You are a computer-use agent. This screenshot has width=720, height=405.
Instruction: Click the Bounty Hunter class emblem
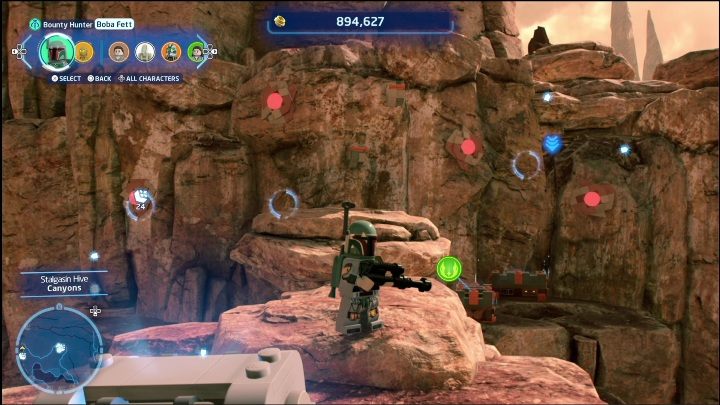(x=36, y=23)
